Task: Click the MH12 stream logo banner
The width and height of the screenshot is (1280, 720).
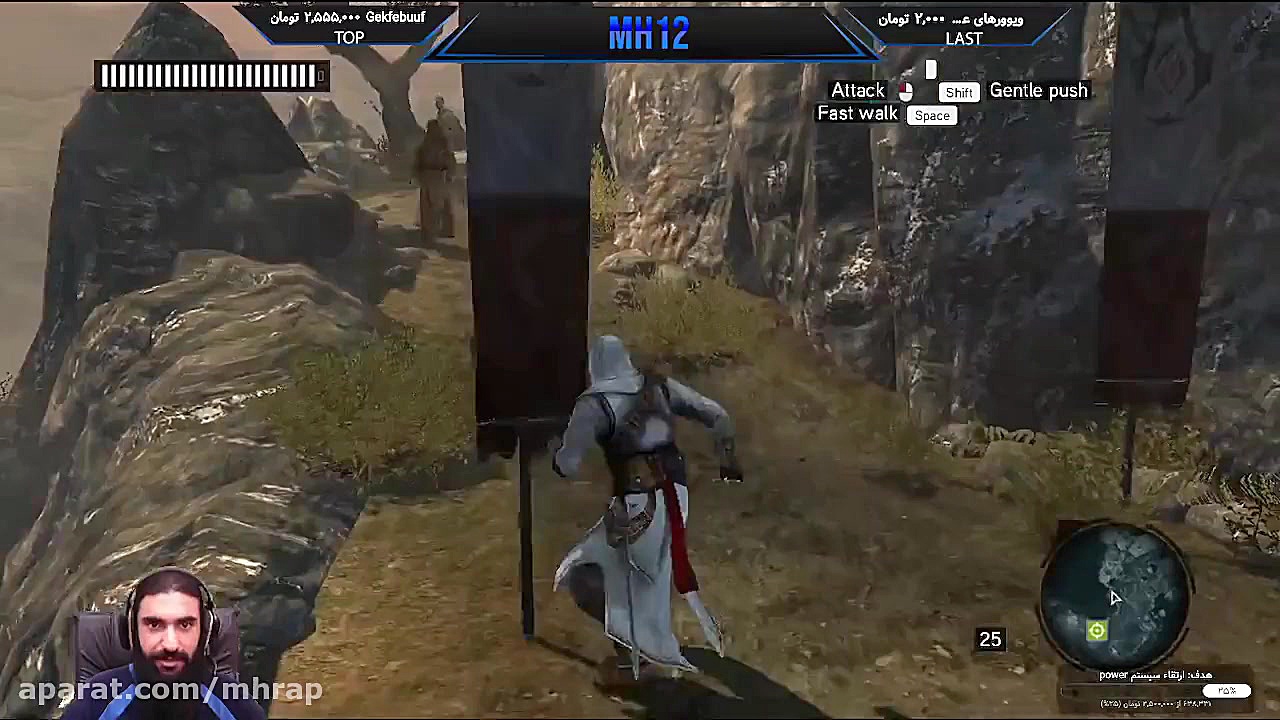Action: pos(648,33)
